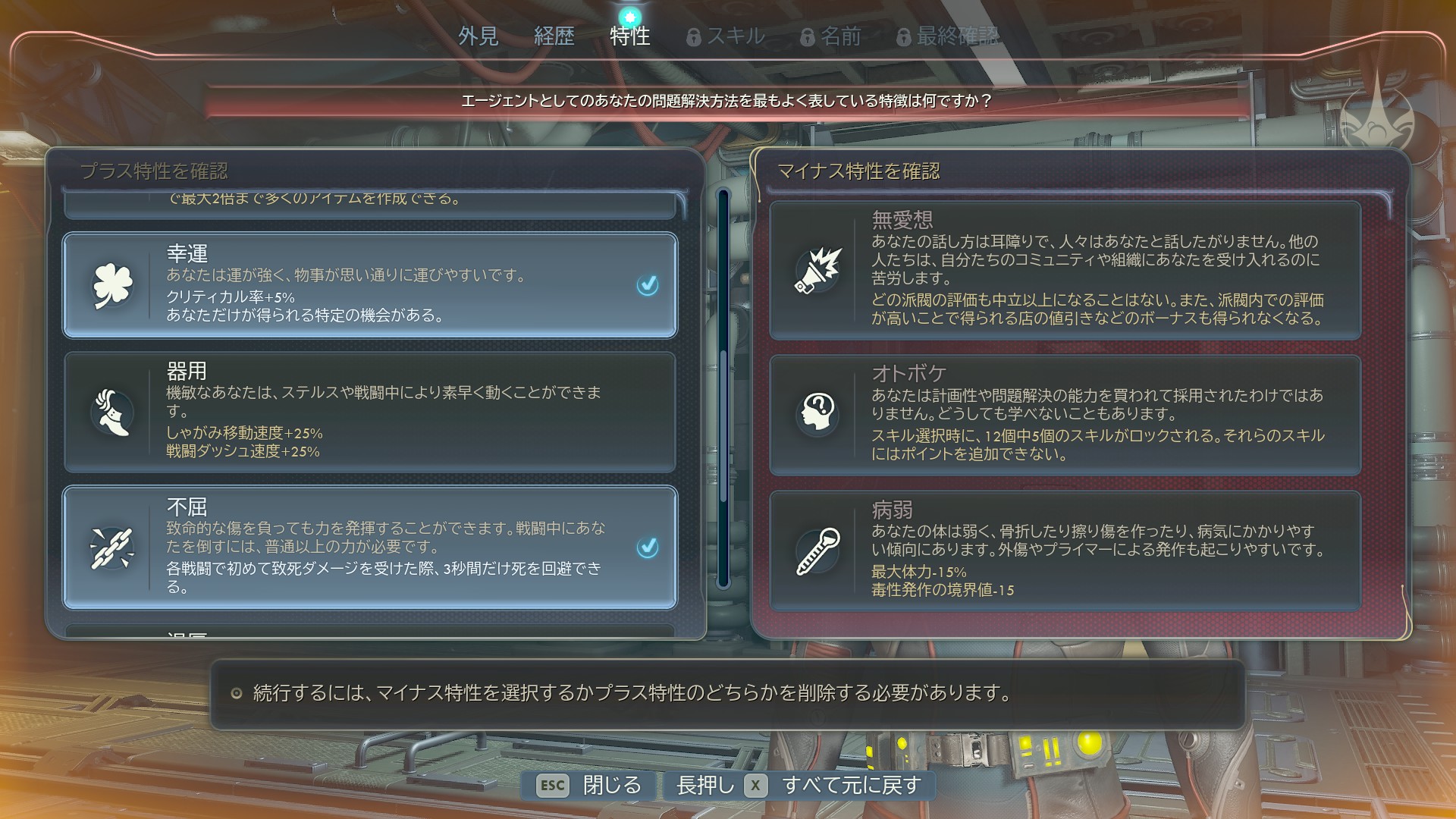Pick the 無愛想 negative trait
The width and height of the screenshot is (1456, 819).
tap(1065, 270)
